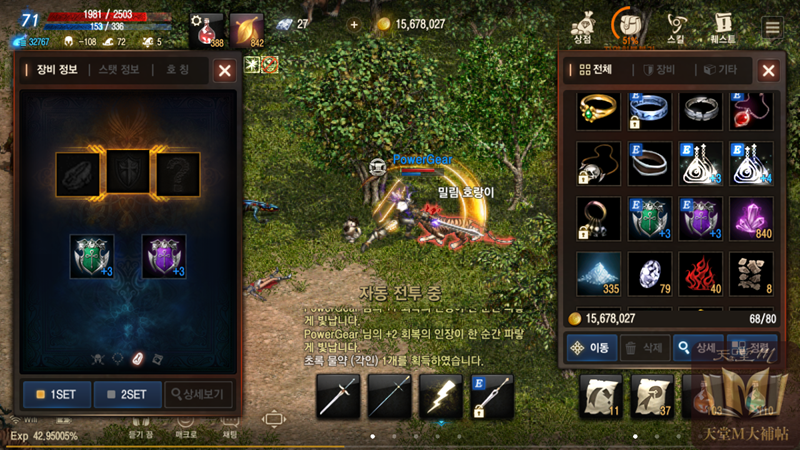
Task: Select the purple crystal stack of 840
Action: coord(753,218)
